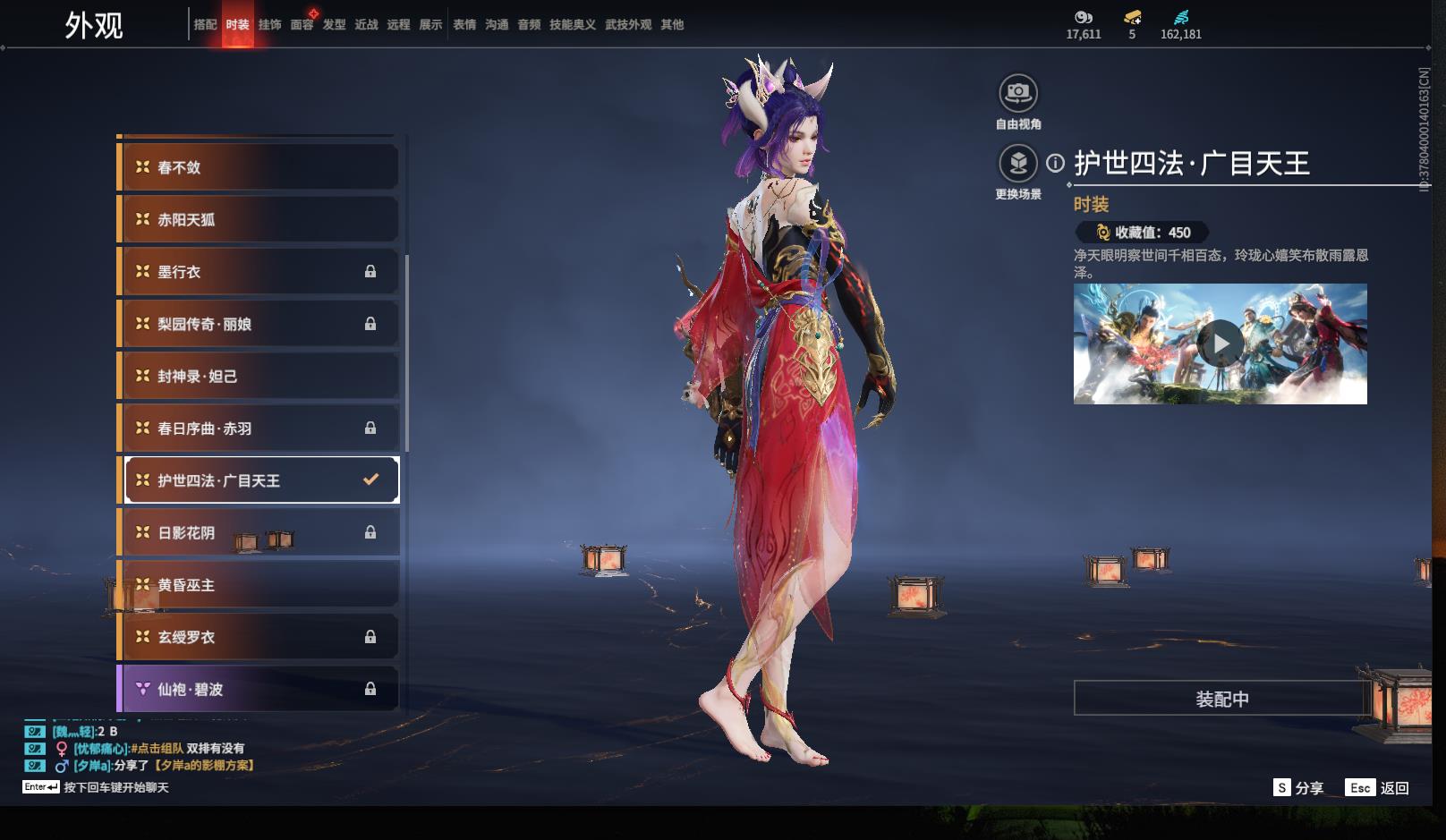Click the 更换场景 change scene icon
The width and height of the screenshot is (1446, 840).
click(x=1017, y=164)
